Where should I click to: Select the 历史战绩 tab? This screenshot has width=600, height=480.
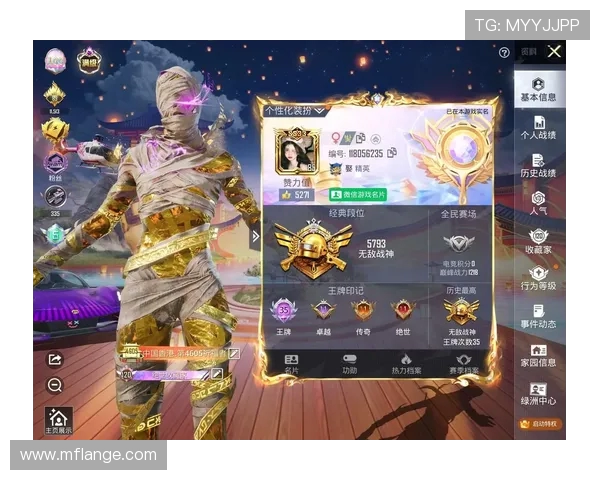[x=538, y=165]
